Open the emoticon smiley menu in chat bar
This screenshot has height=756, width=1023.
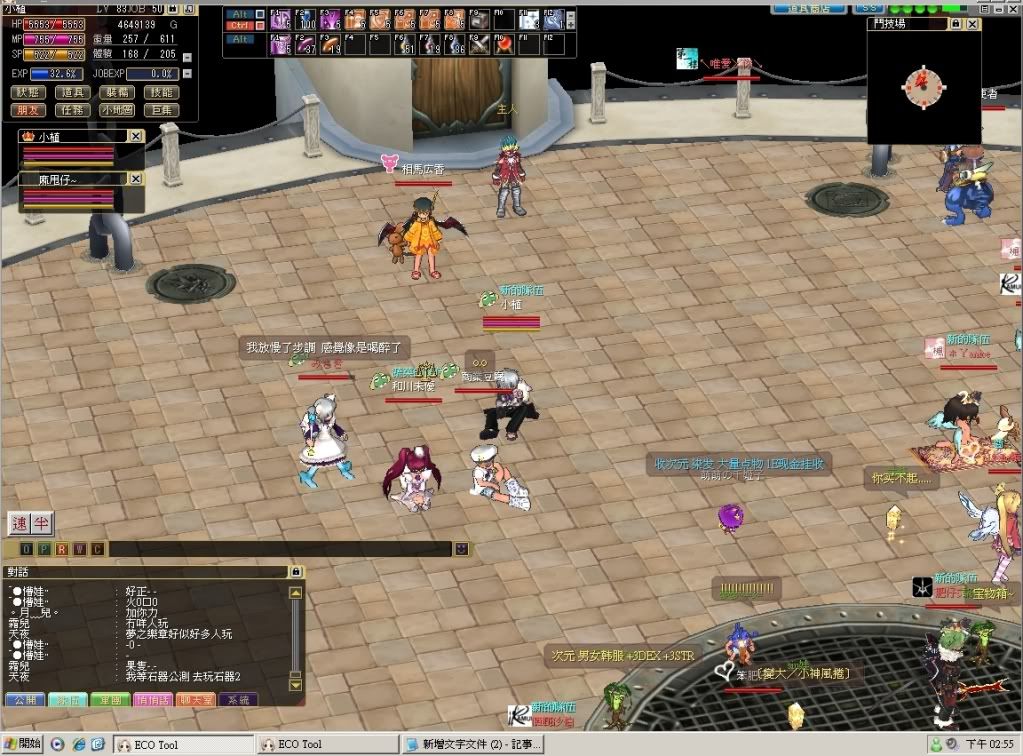tap(461, 549)
